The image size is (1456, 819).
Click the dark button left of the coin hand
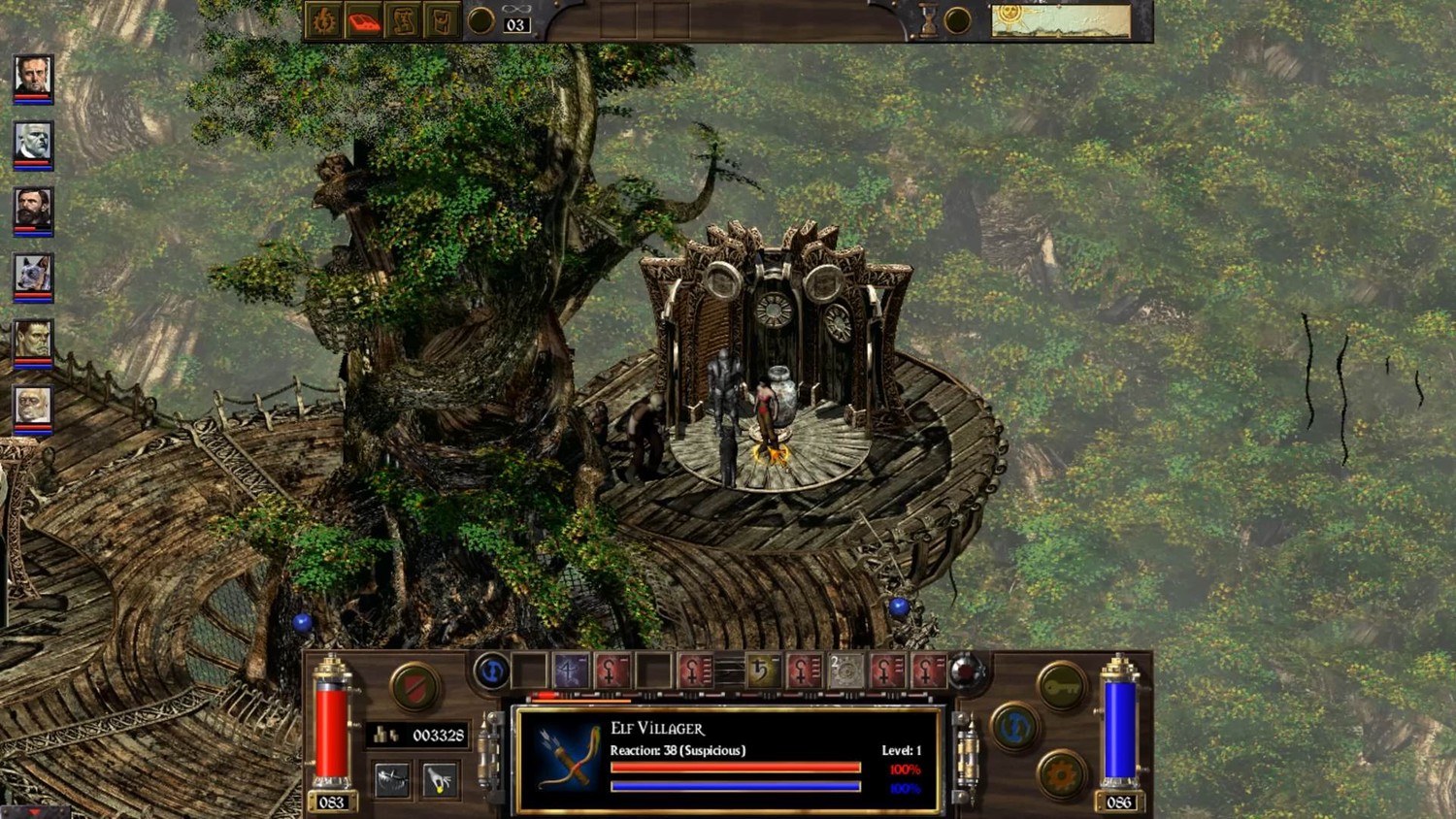[x=392, y=779]
